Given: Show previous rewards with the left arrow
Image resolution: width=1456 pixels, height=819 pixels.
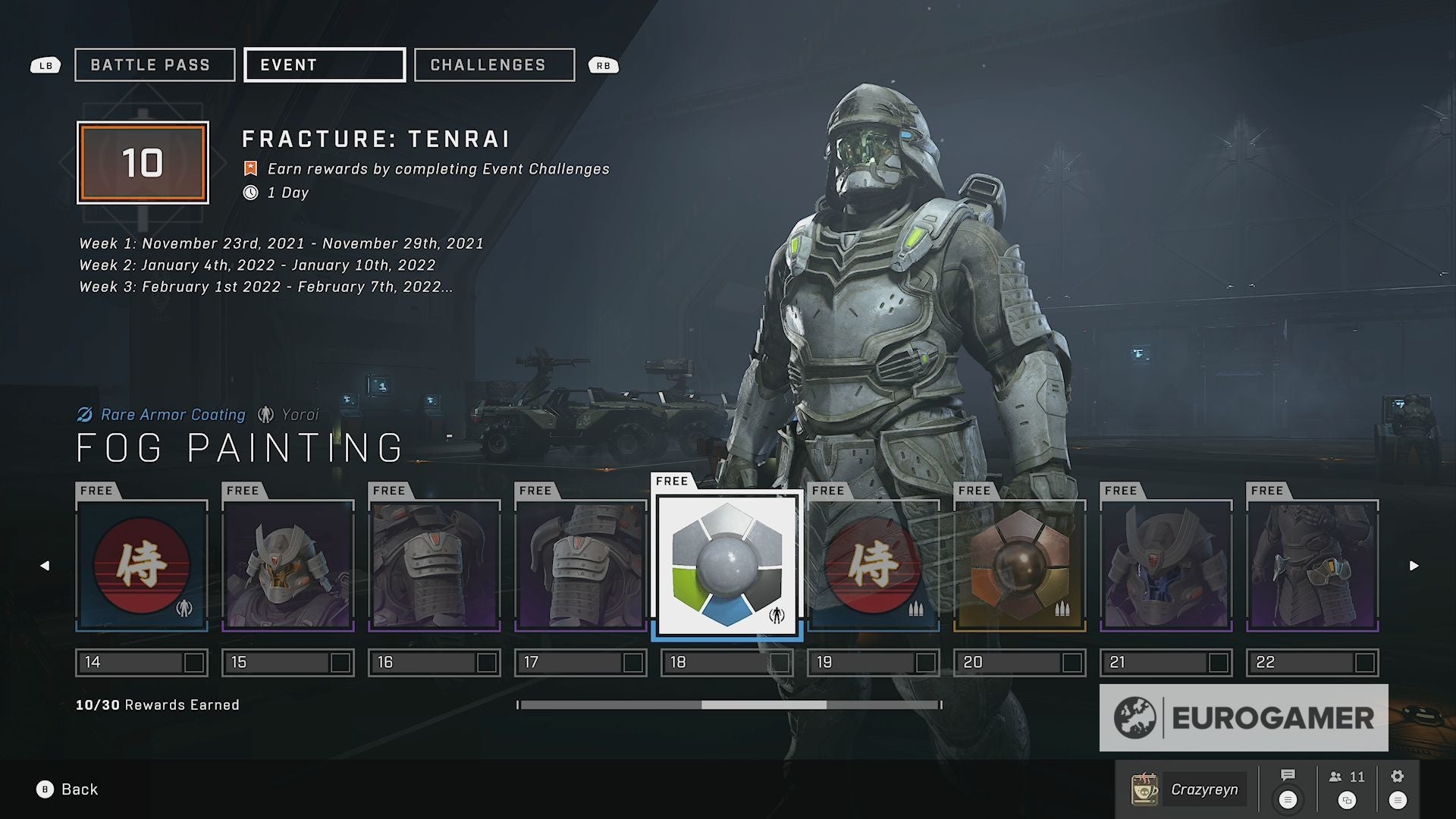Looking at the screenshot, I should 45,566.
